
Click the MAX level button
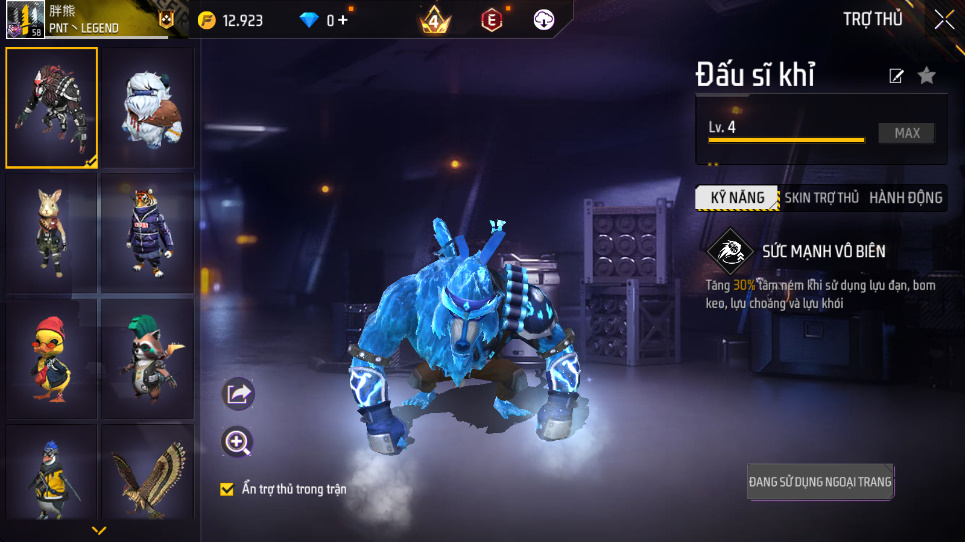pos(907,133)
